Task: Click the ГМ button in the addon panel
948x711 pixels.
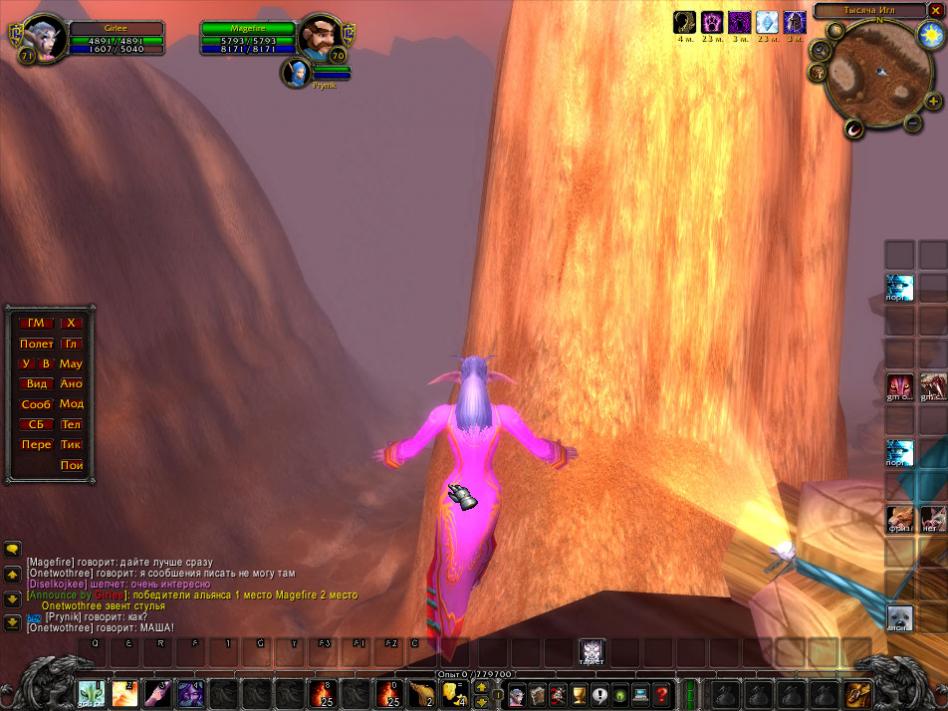Action: coord(36,323)
